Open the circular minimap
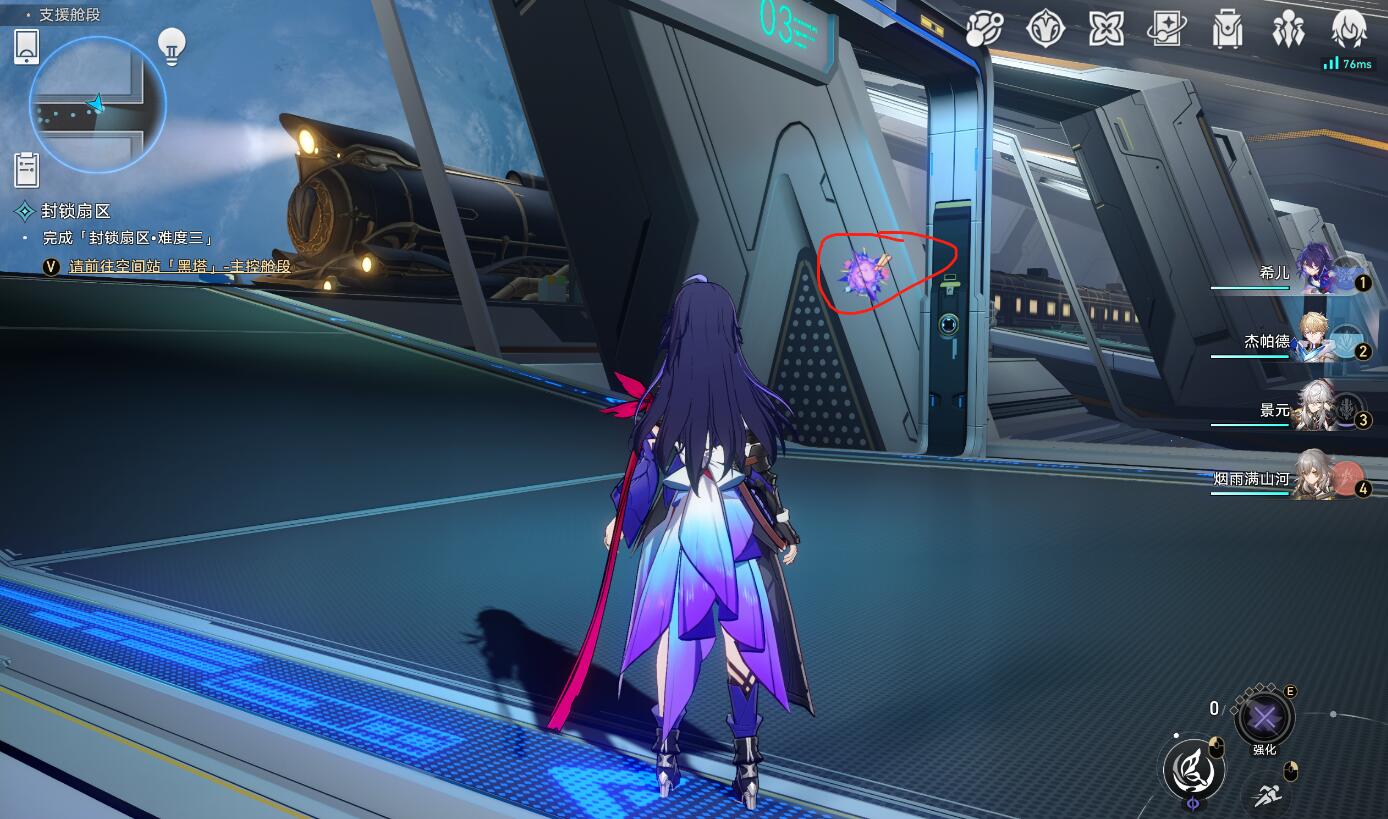This screenshot has width=1388, height=819. point(97,104)
